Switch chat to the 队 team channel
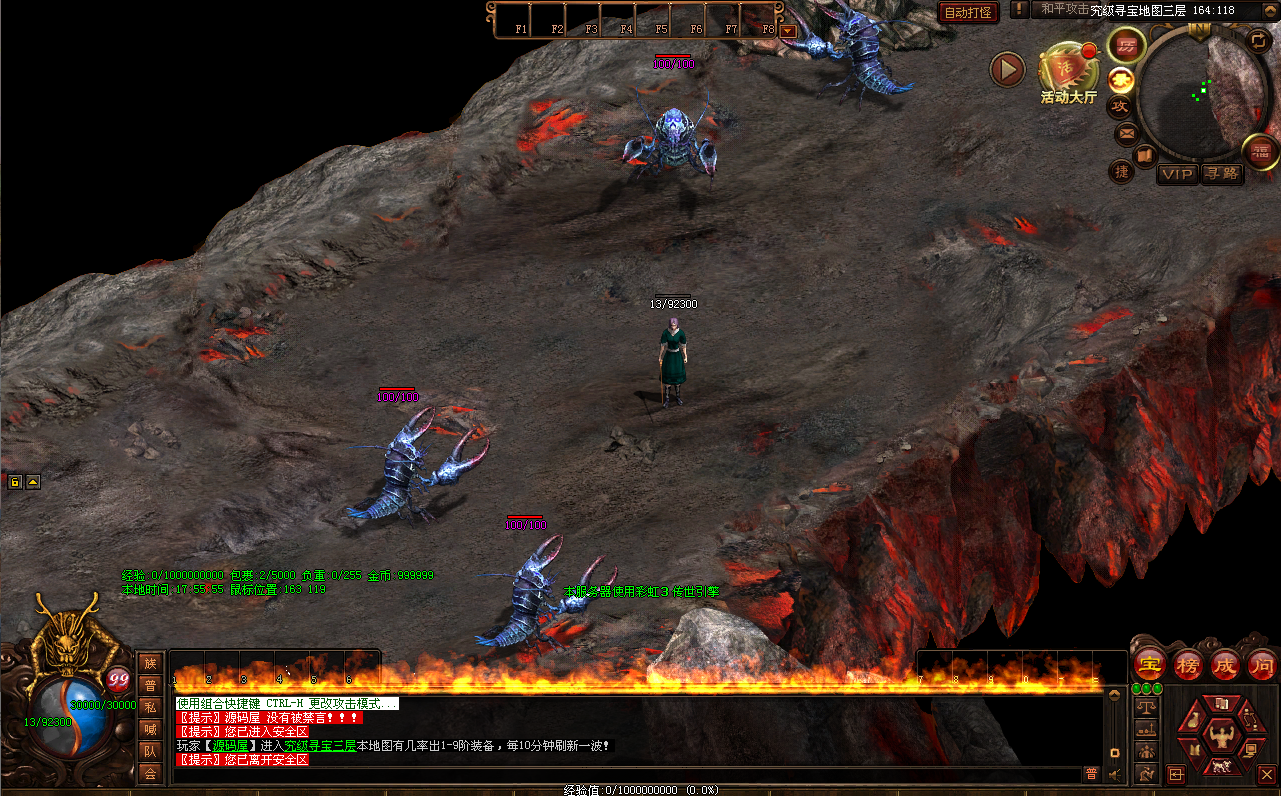Image resolution: width=1281 pixels, height=796 pixels. pos(150,751)
